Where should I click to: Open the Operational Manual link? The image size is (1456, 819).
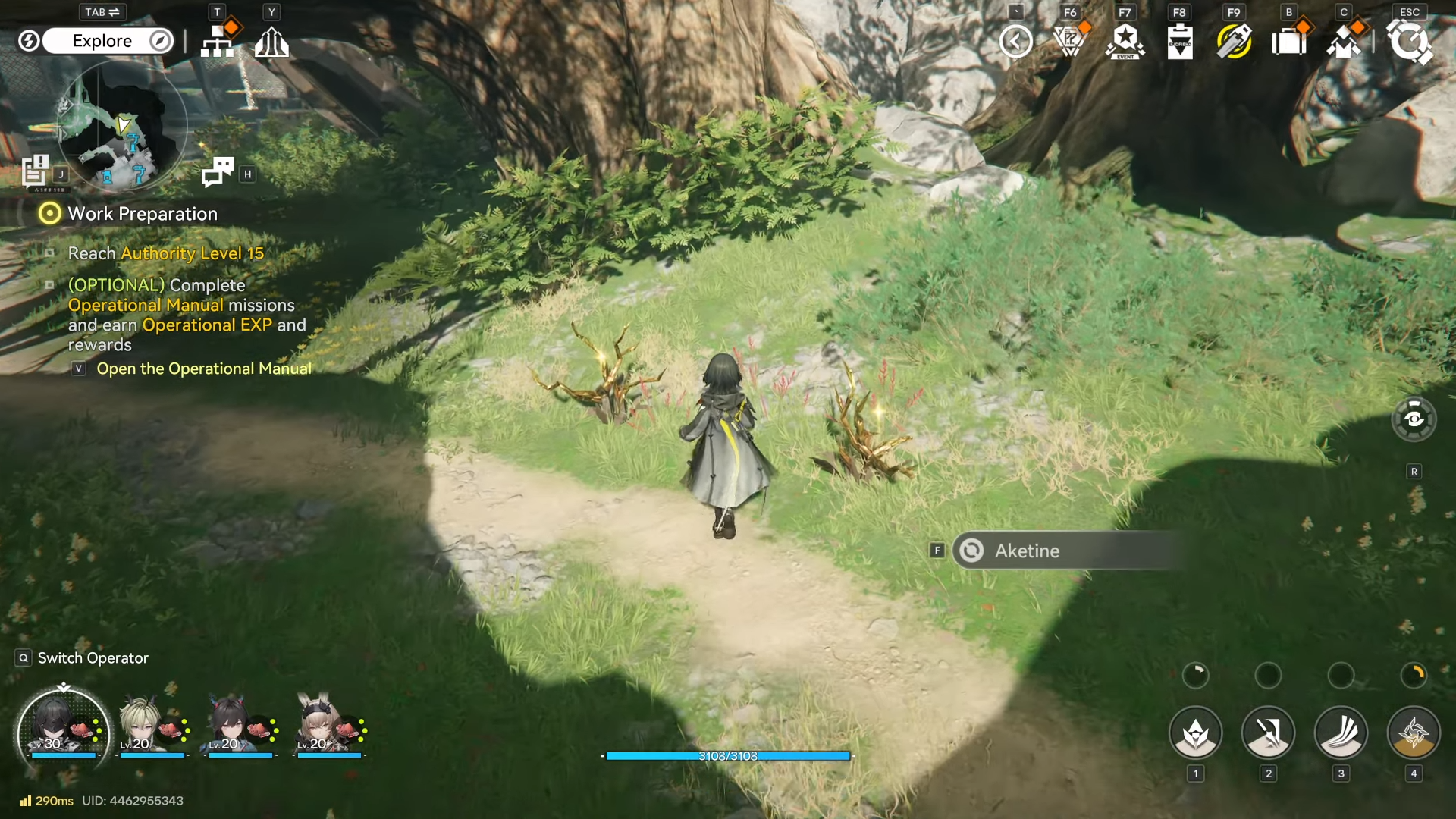click(x=203, y=369)
